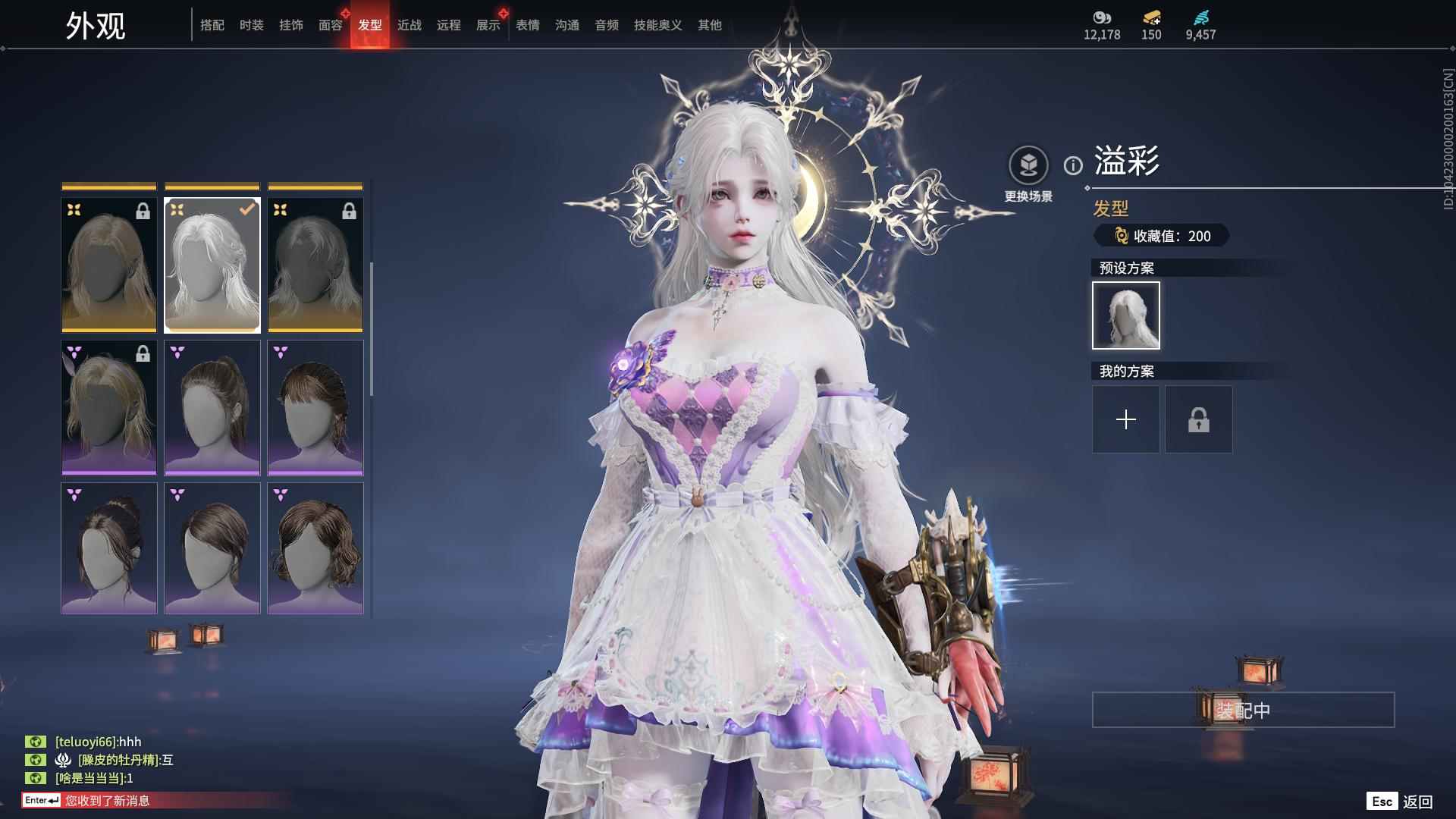Add a new scheme with the plus slot
The height and width of the screenshot is (819, 1456).
tap(1126, 419)
